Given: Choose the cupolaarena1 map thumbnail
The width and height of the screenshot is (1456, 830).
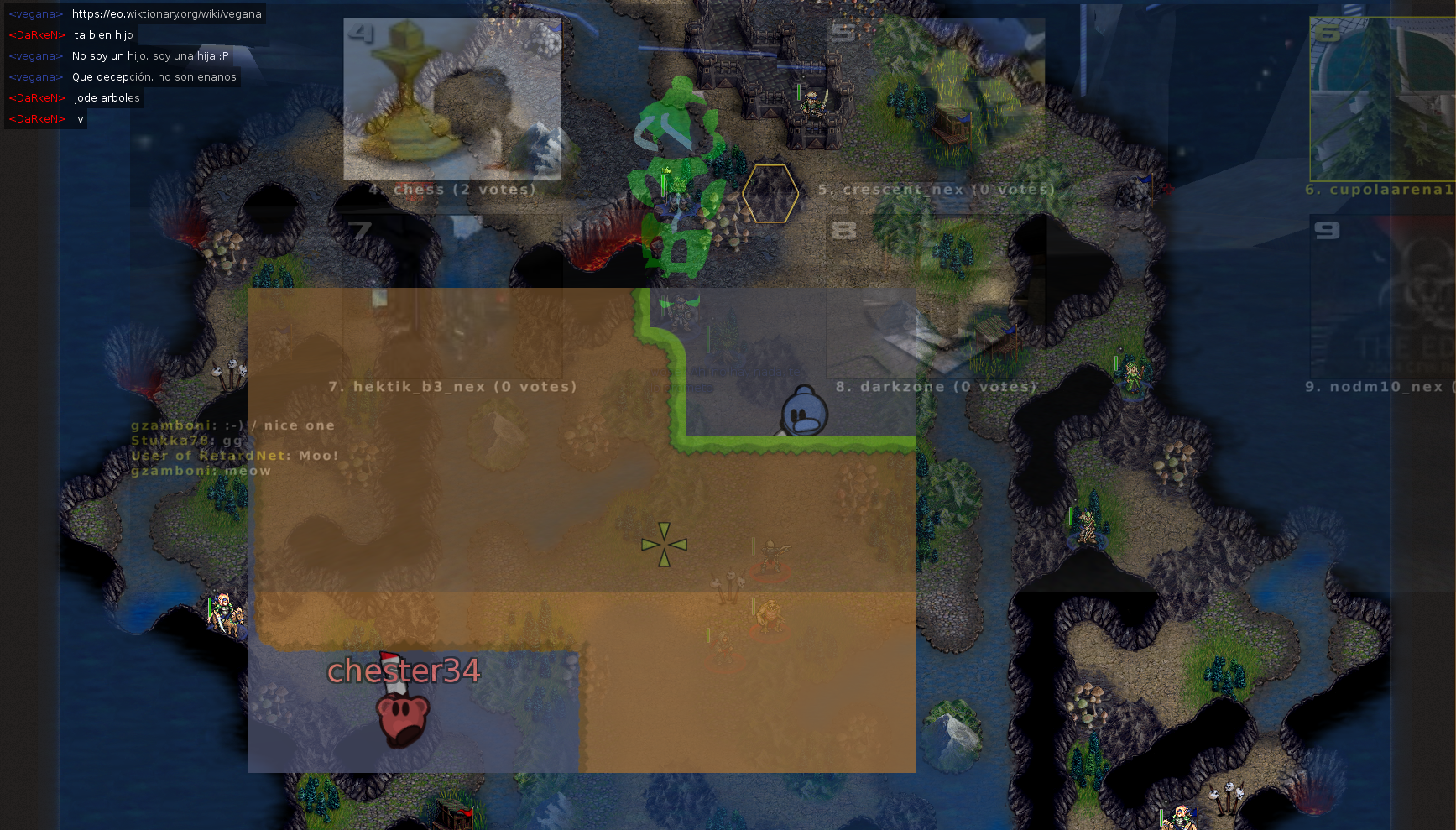Looking at the screenshot, I should [x=1382, y=99].
